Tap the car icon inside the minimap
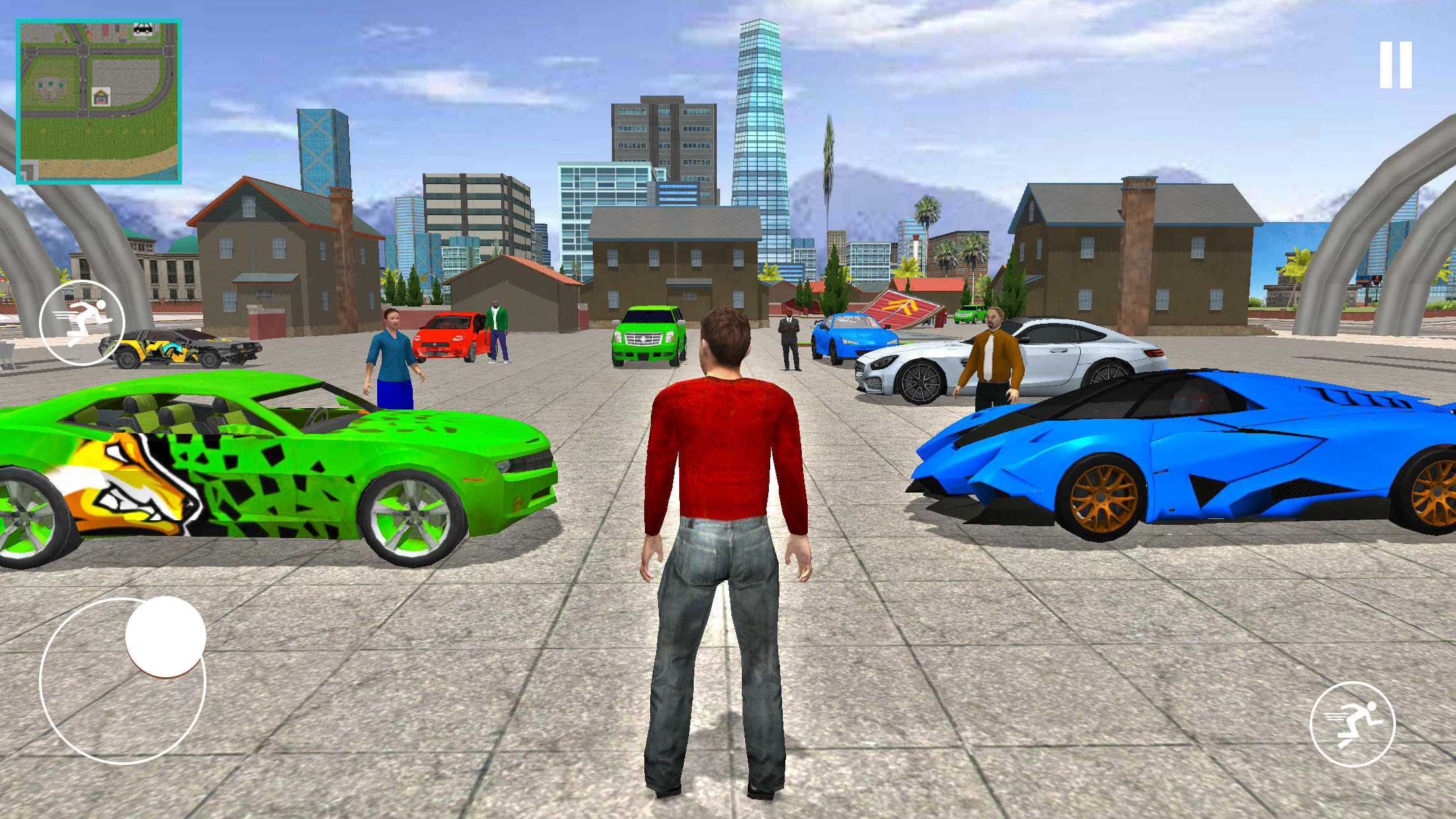1456x819 pixels. (144, 30)
